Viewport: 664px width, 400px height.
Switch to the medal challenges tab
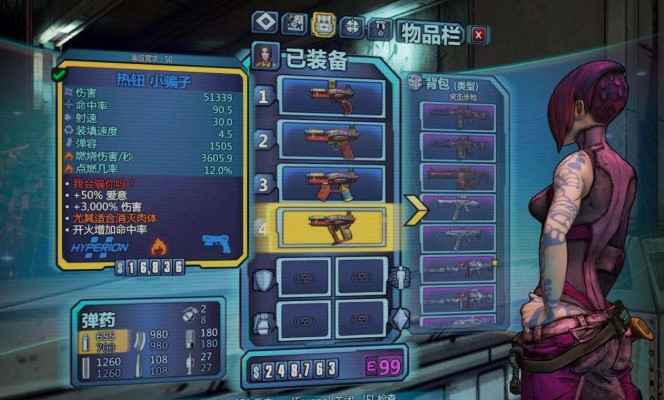pyautogui.click(x=379, y=28)
